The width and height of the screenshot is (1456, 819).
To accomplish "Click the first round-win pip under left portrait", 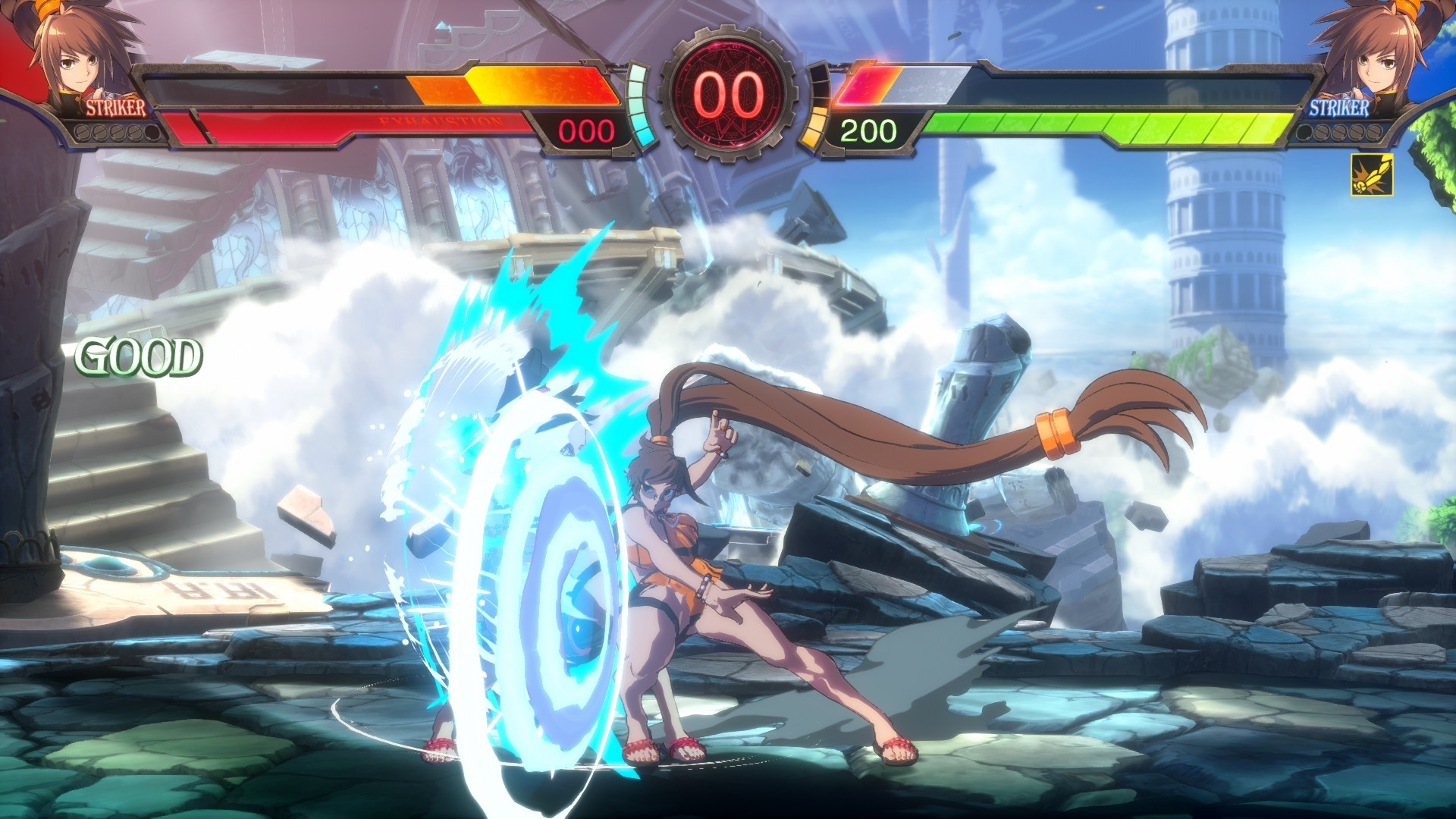I will (x=83, y=133).
